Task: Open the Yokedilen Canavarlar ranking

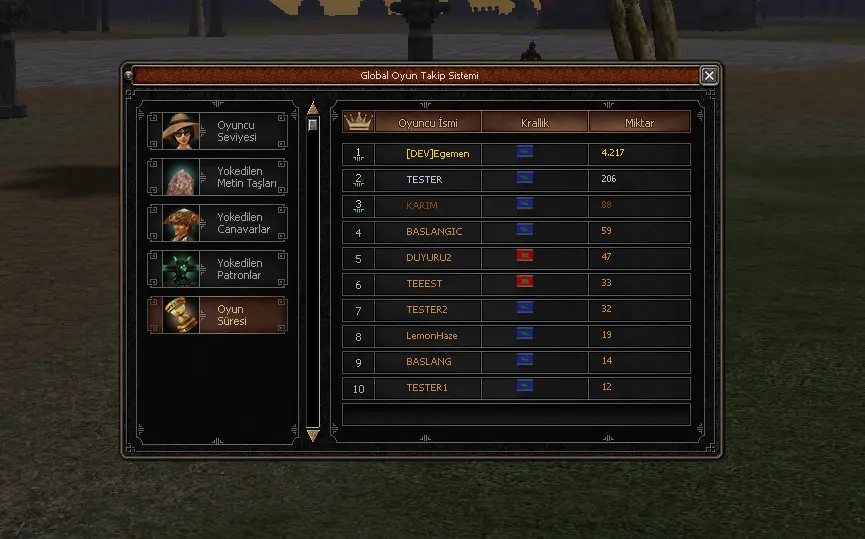Action: (x=218, y=223)
